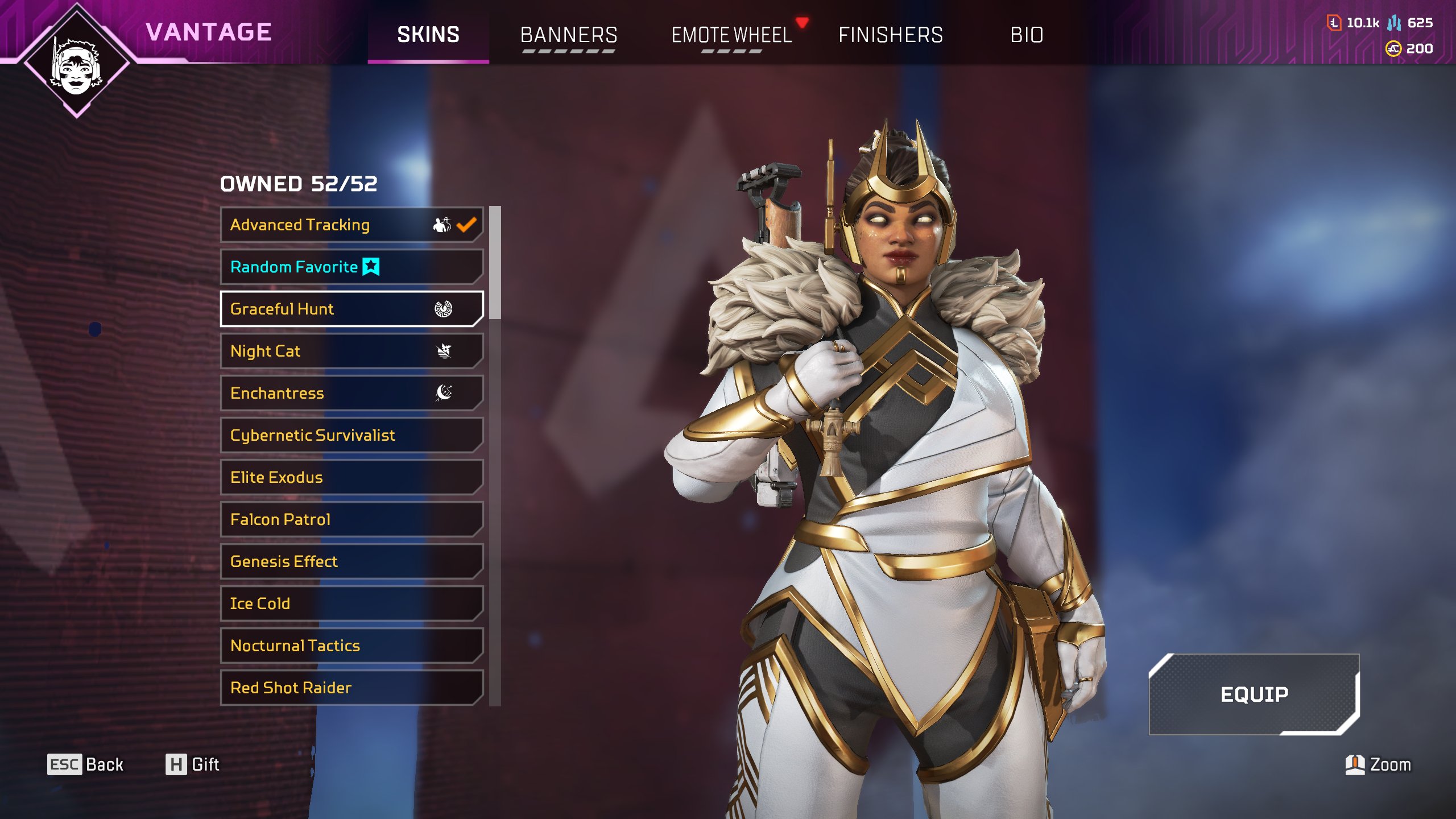
Task: Pick the Night Cat skin
Action: (x=351, y=351)
